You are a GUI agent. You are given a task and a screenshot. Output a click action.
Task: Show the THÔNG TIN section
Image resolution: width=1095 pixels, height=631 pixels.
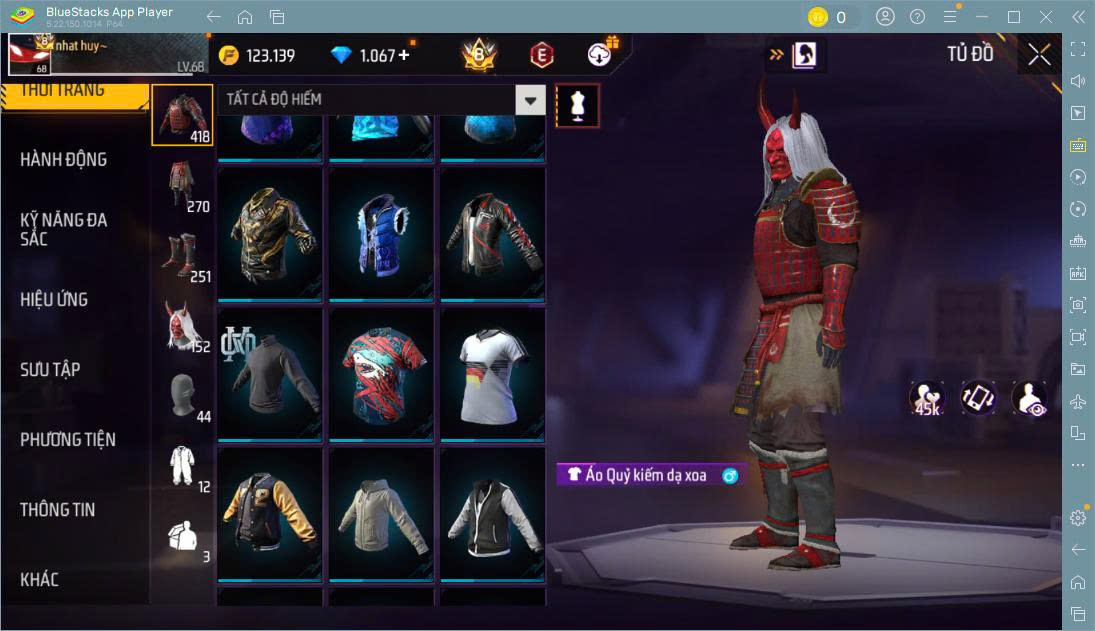(58, 510)
